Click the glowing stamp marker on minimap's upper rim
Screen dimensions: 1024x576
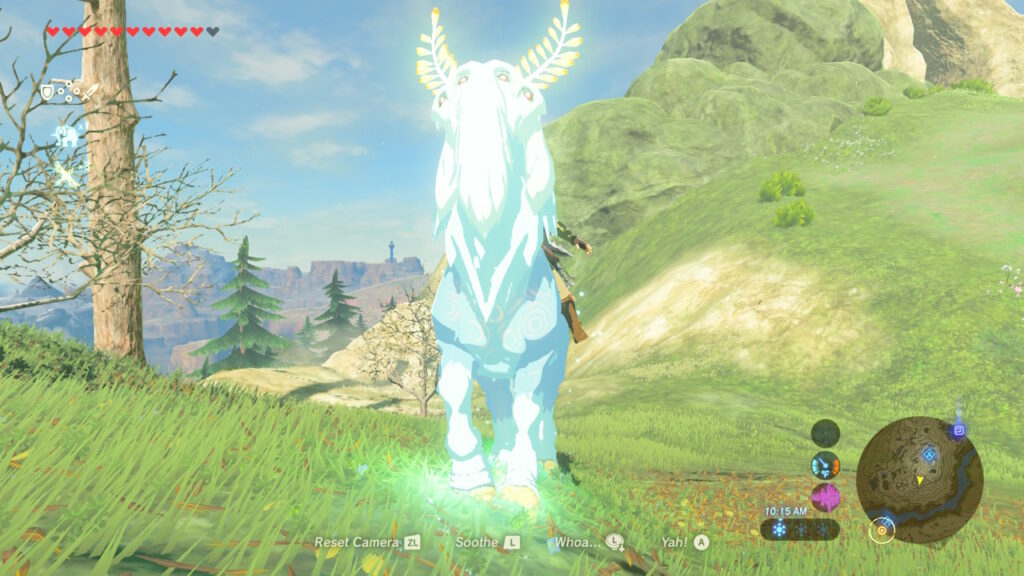pyautogui.click(x=958, y=430)
